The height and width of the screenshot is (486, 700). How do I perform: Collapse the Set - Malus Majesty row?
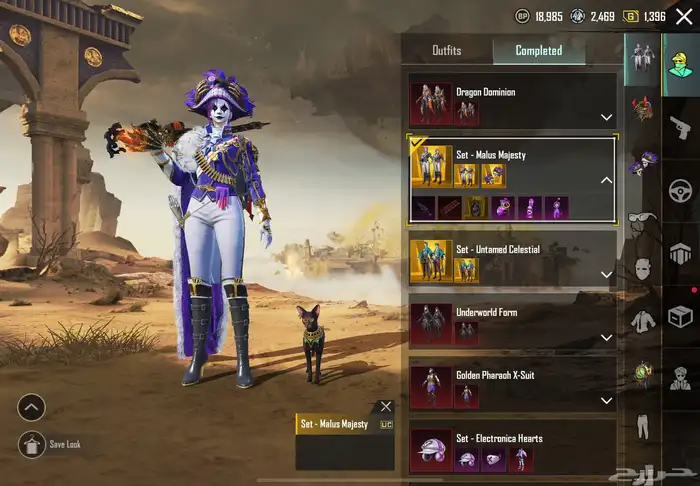pyautogui.click(x=606, y=180)
